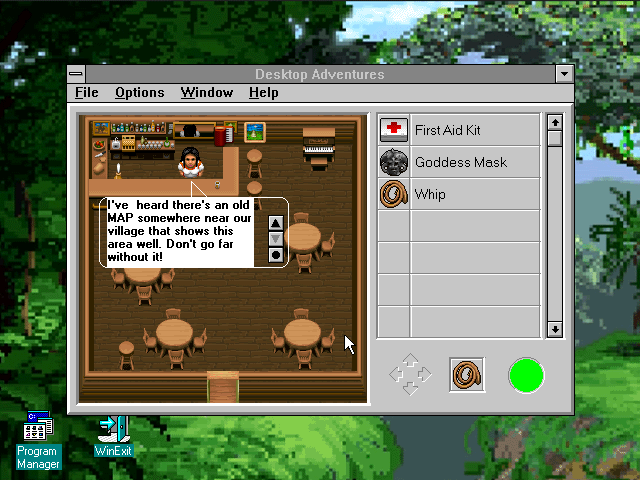Dismiss the dialogue with the round button
Image resolution: width=640 pixels, height=480 pixels.
[x=276, y=255]
